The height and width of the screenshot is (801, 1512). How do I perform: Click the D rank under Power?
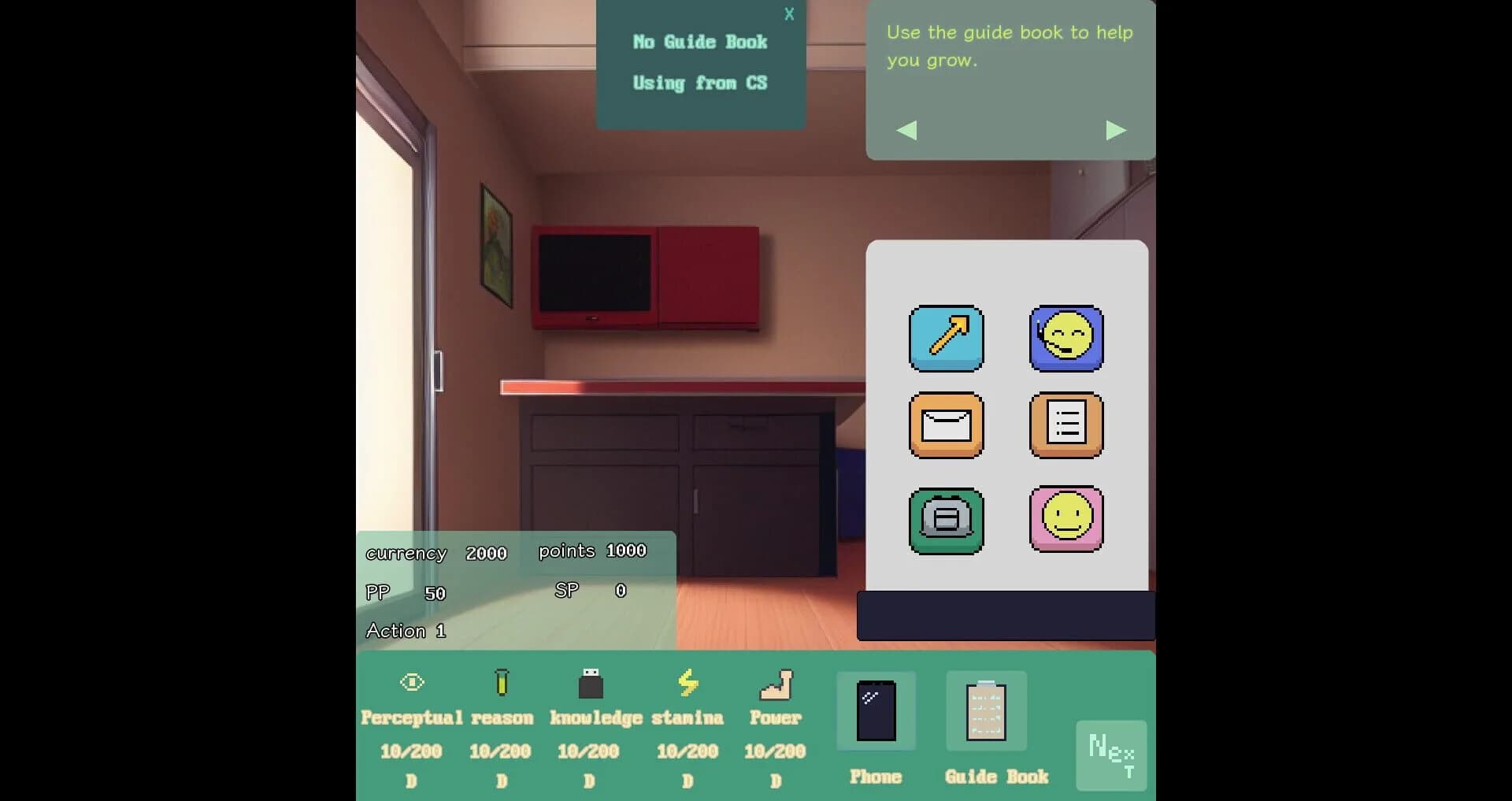coord(775,781)
